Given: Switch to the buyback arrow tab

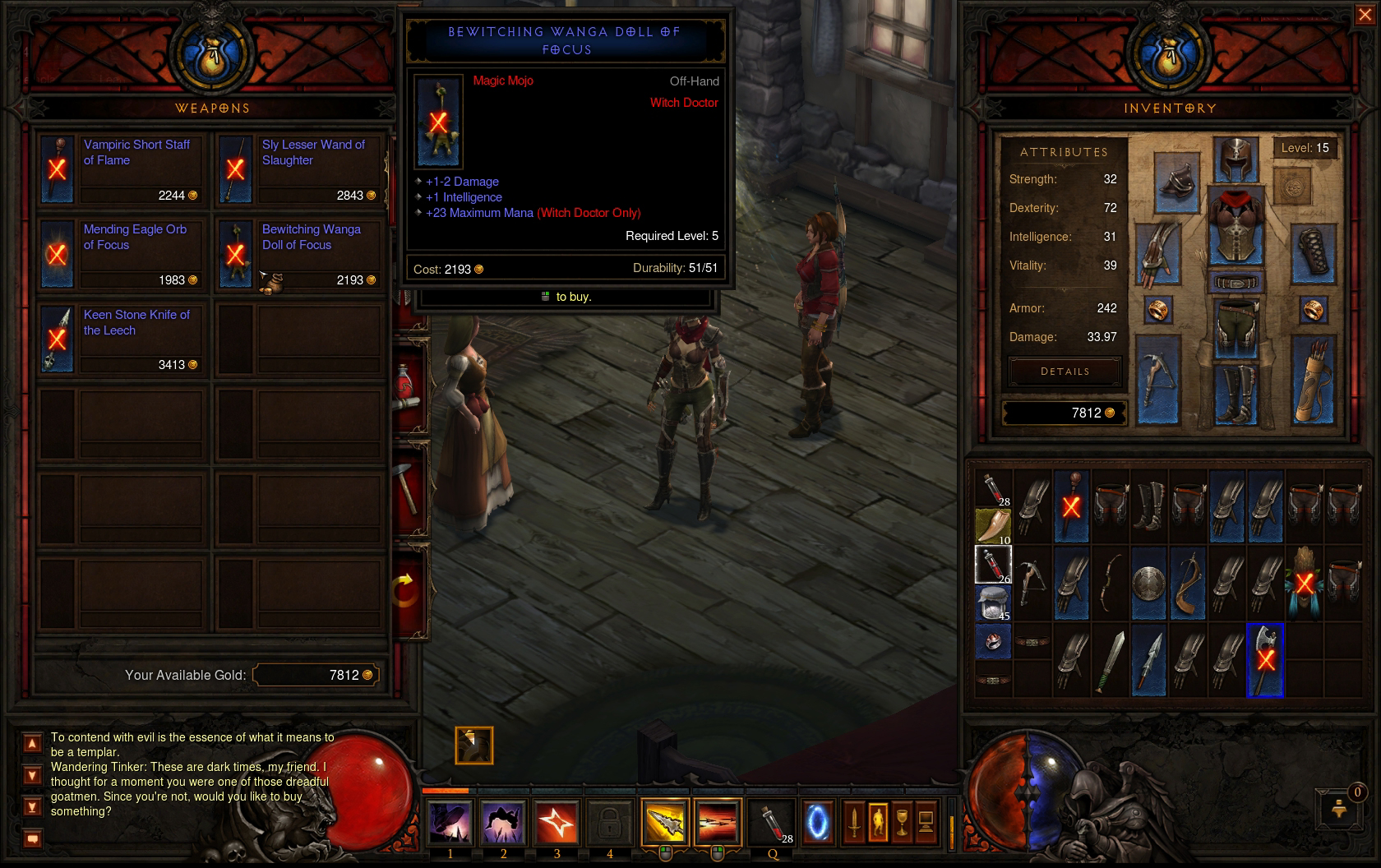Looking at the screenshot, I should (x=409, y=590).
